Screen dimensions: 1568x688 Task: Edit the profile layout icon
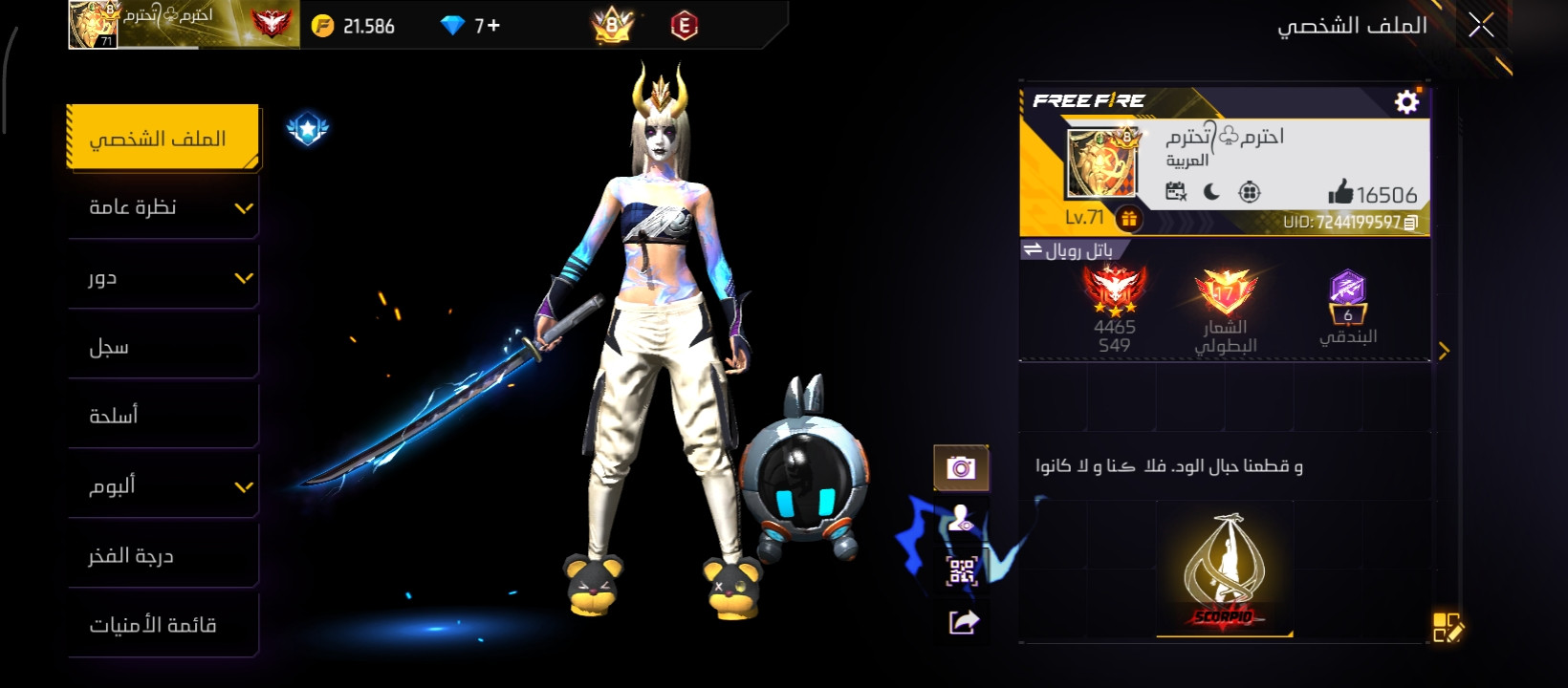coord(1448,628)
